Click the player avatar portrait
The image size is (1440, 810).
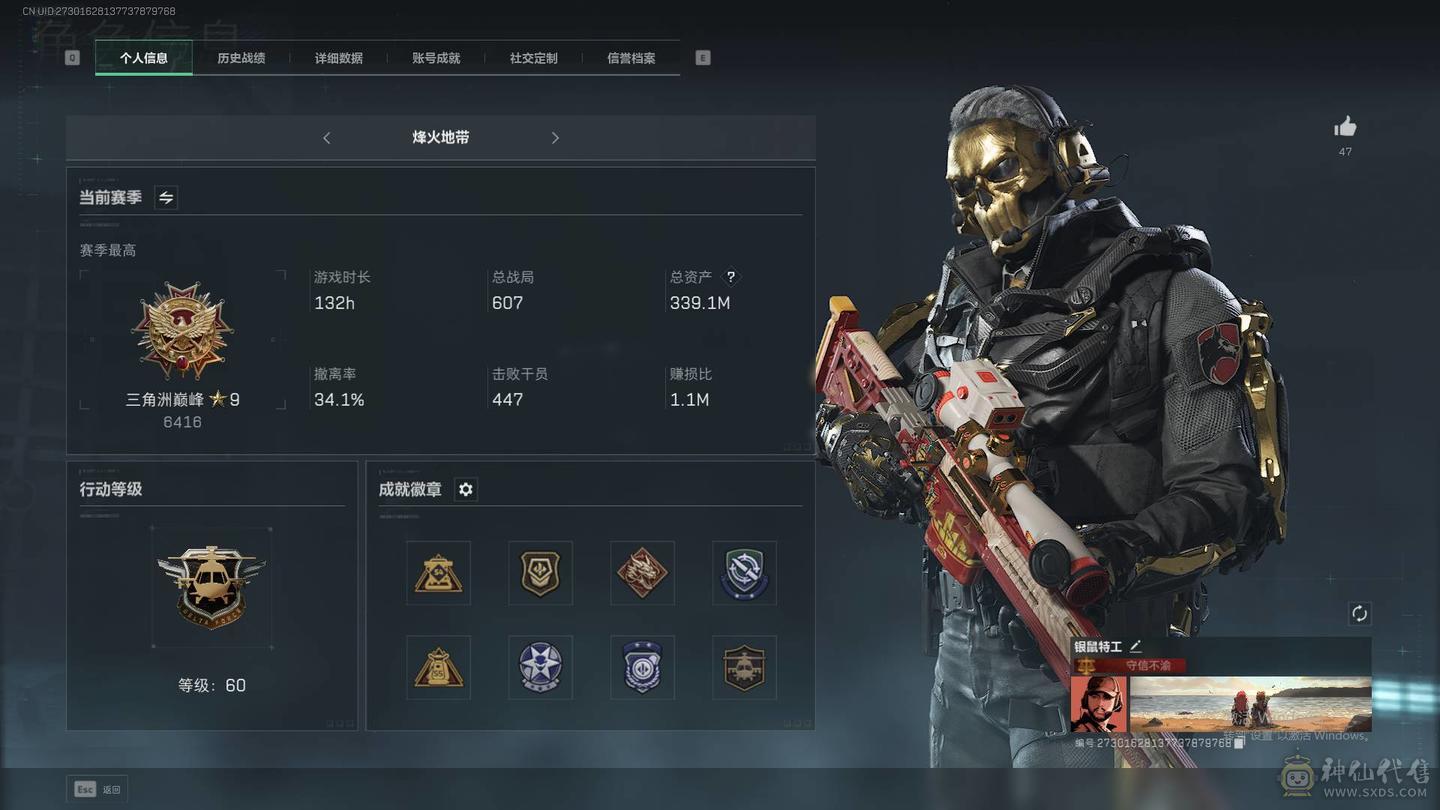click(x=1099, y=704)
